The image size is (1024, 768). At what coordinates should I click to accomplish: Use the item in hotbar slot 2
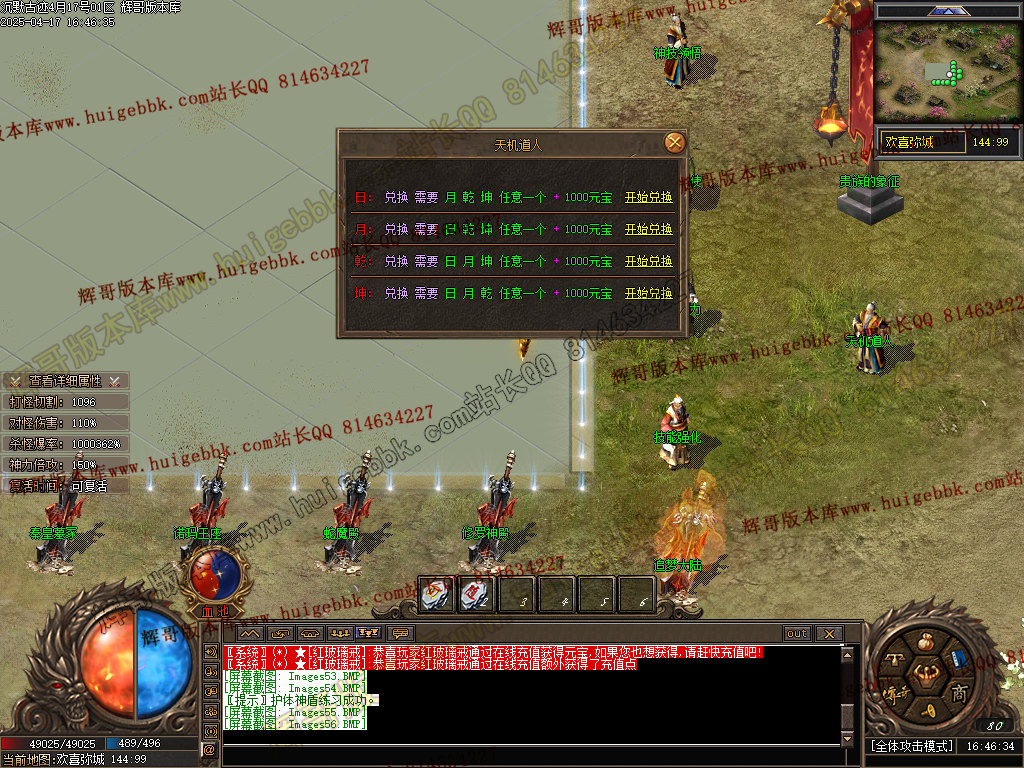pyautogui.click(x=476, y=595)
